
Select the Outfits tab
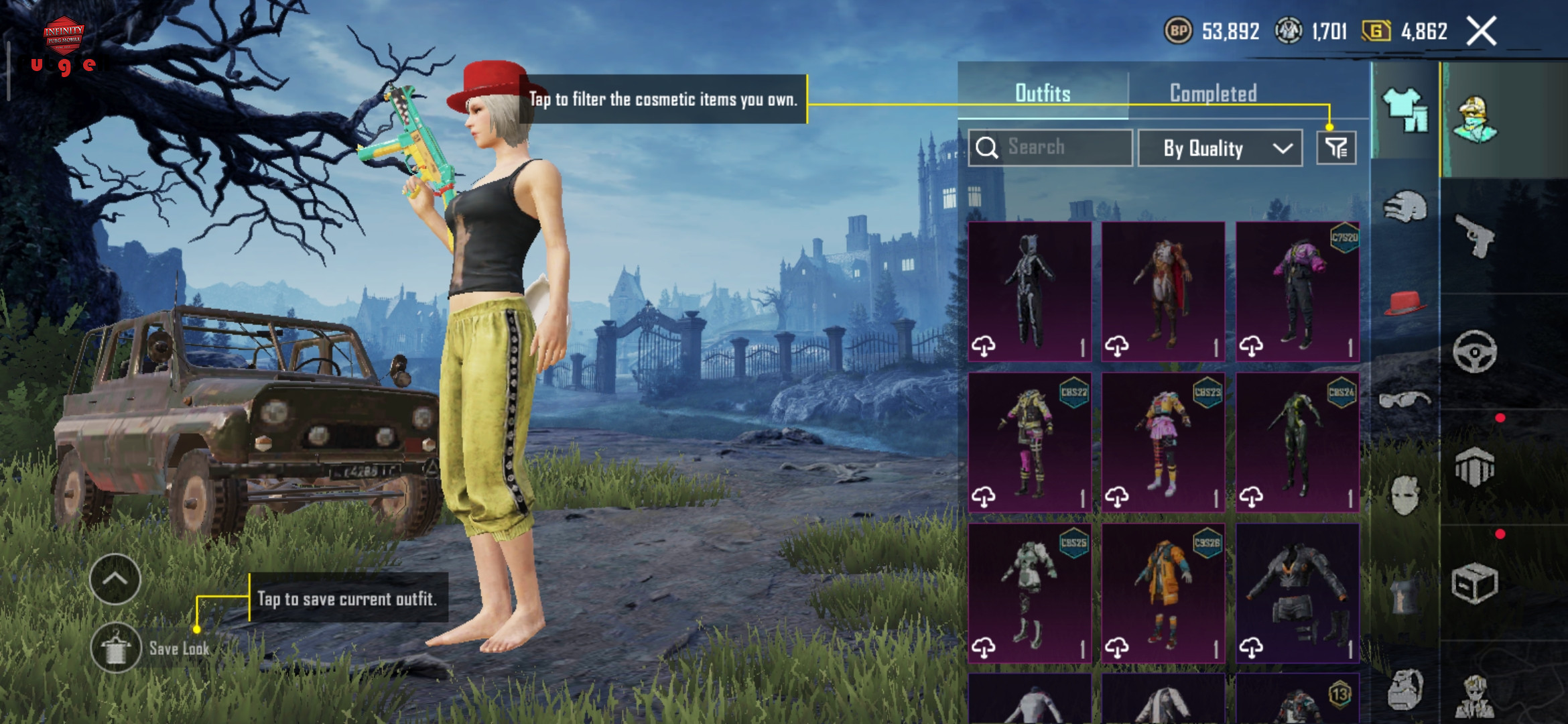pyautogui.click(x=1043, y=93)
